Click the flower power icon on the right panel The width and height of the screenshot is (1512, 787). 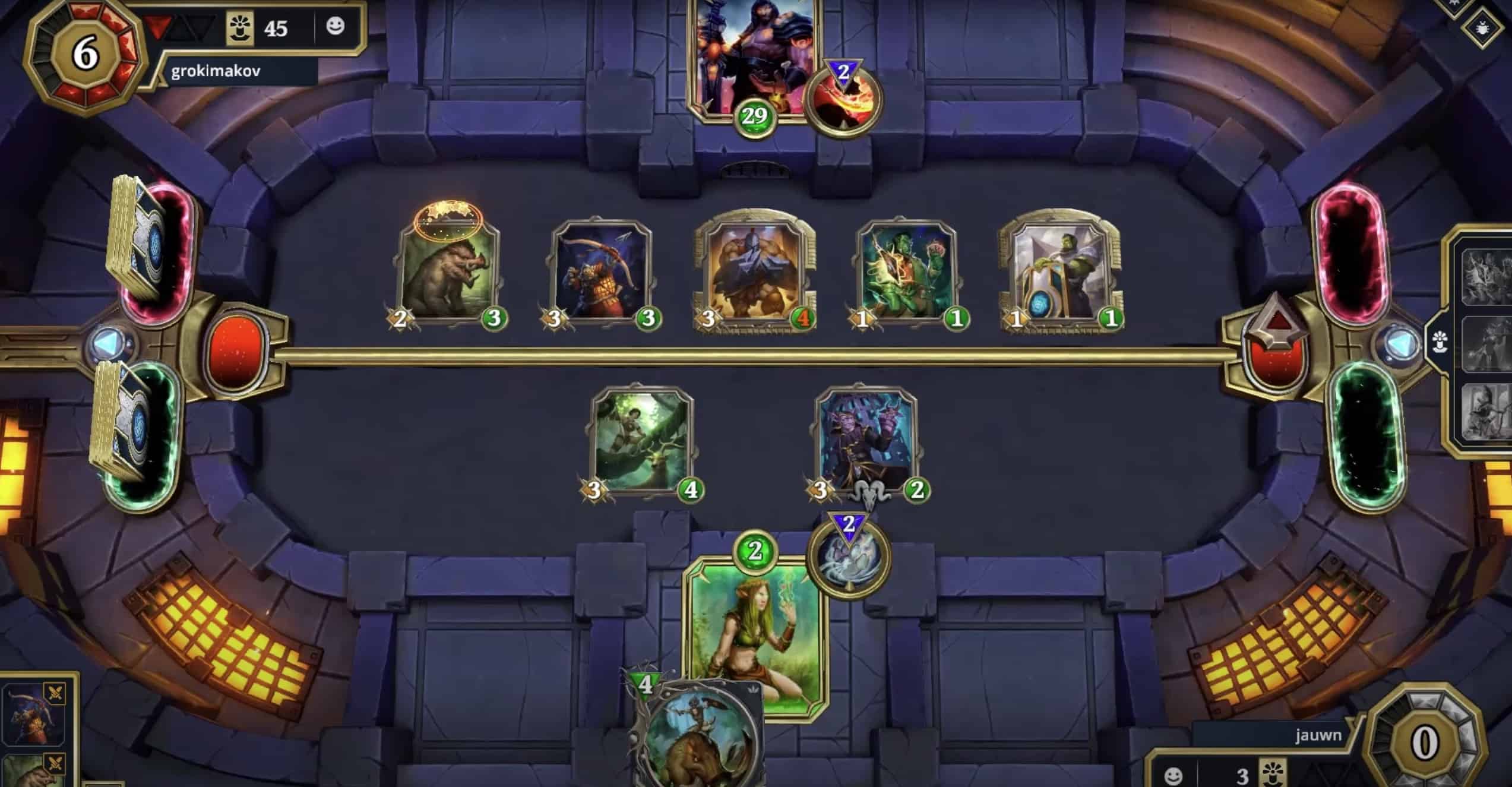[x=1440, y=342]
